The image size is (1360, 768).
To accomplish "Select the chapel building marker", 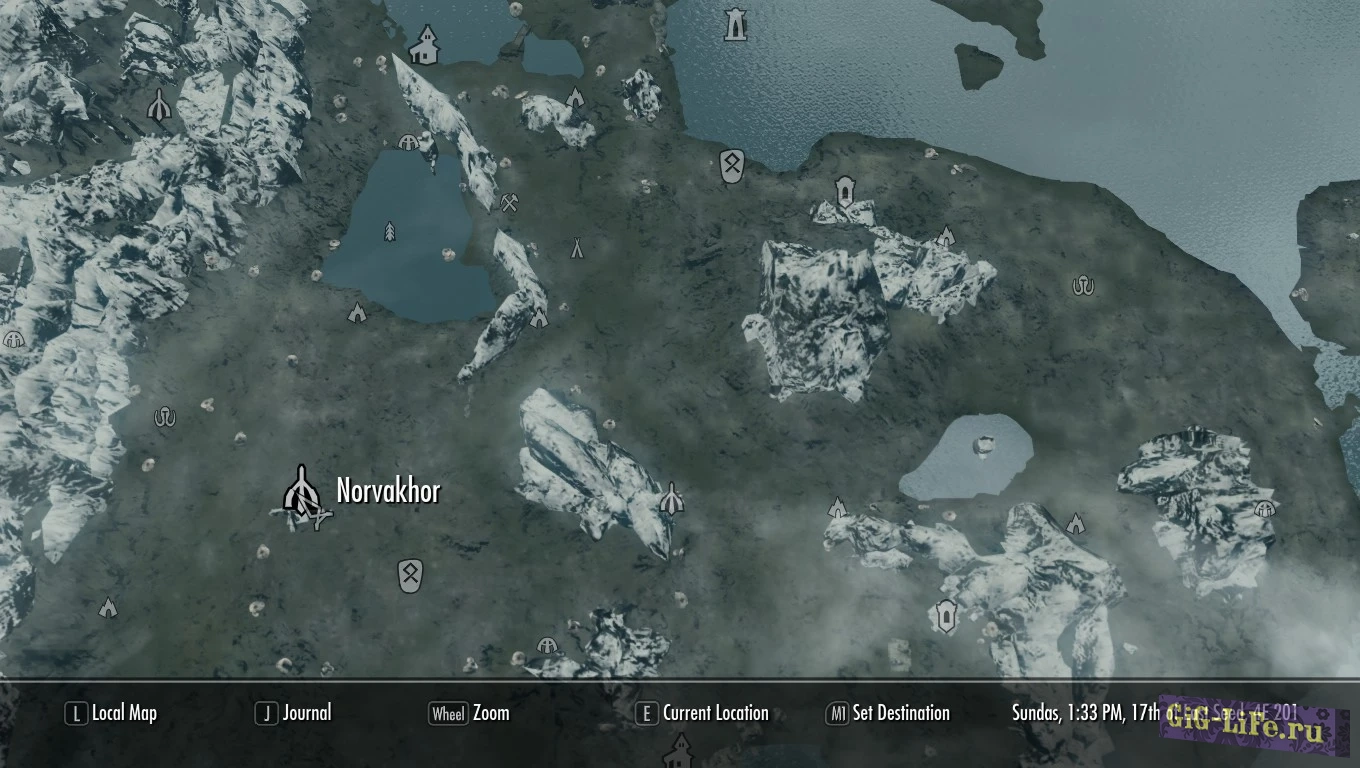I will [x=425, y=46].
